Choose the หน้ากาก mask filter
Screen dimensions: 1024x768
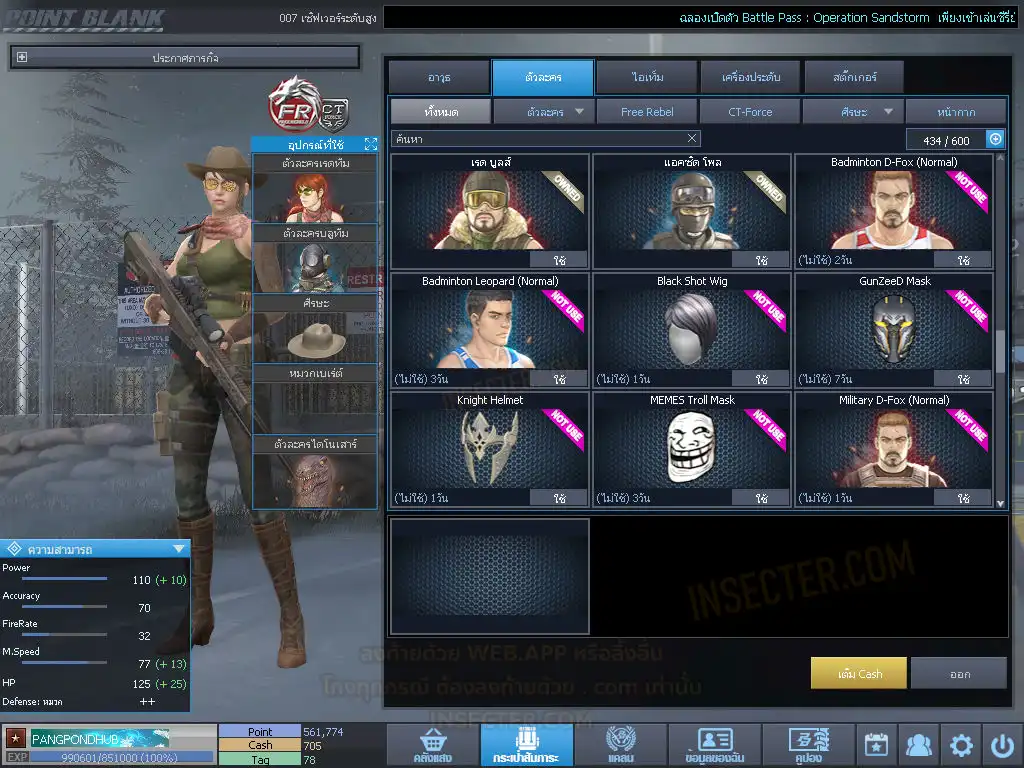956,112
